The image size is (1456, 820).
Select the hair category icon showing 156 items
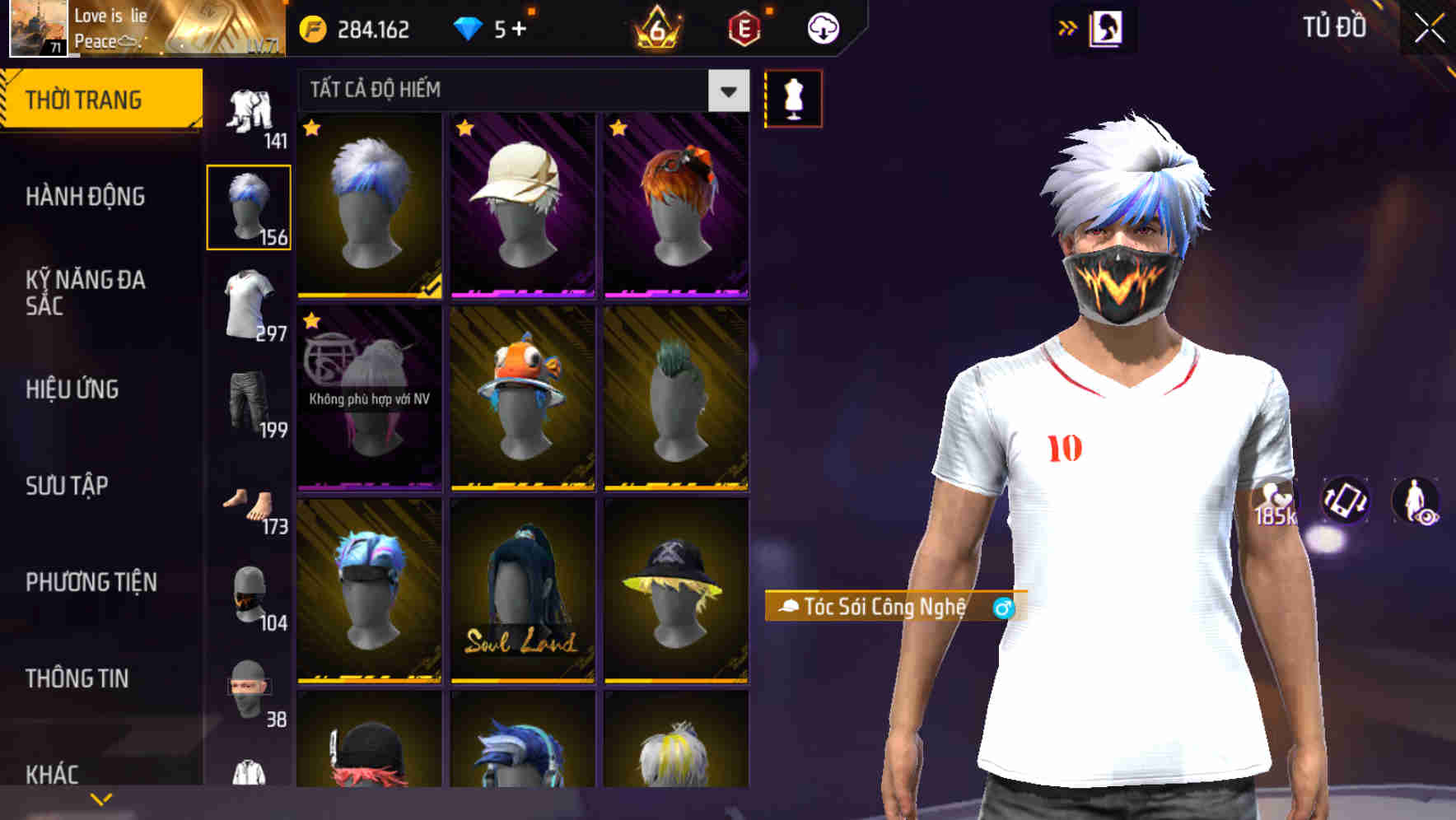(x=250, y=206)
